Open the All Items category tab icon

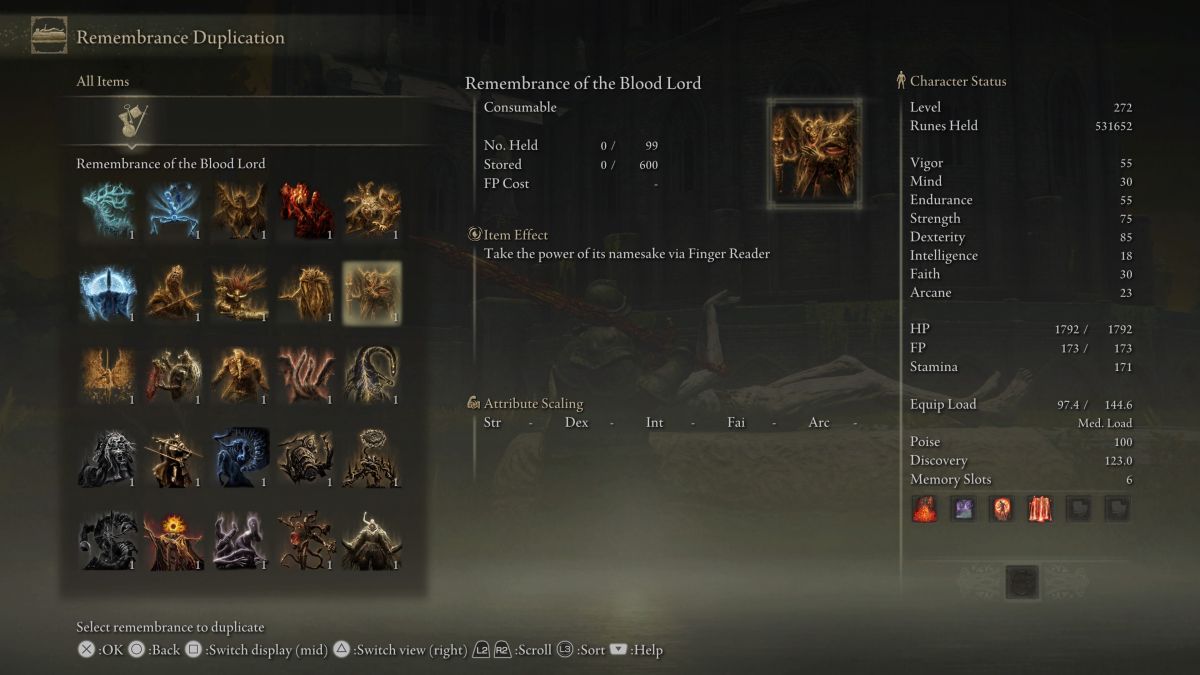133,121
